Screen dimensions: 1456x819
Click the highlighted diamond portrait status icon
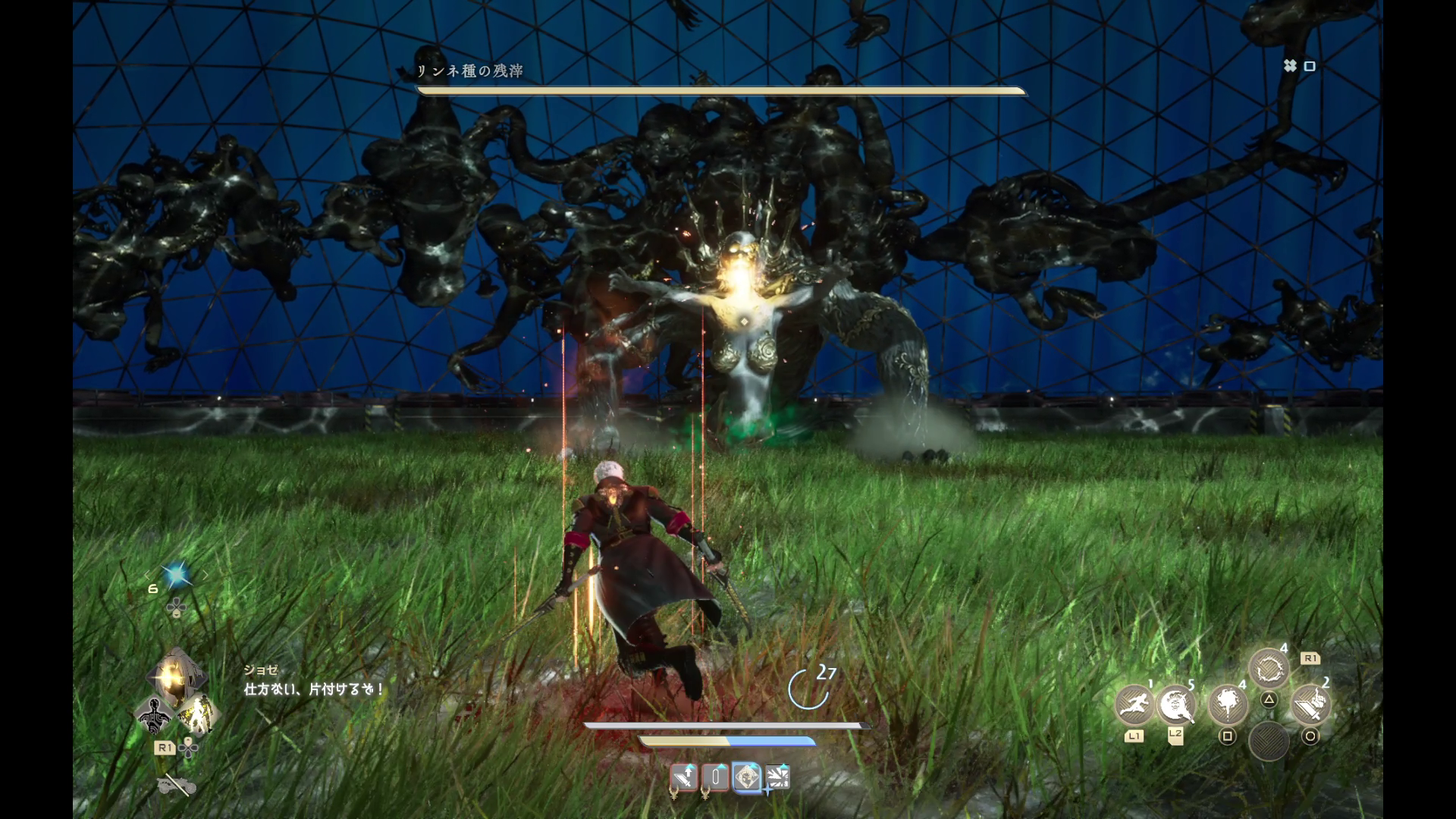pyautogui.click(x=747, y=777)
